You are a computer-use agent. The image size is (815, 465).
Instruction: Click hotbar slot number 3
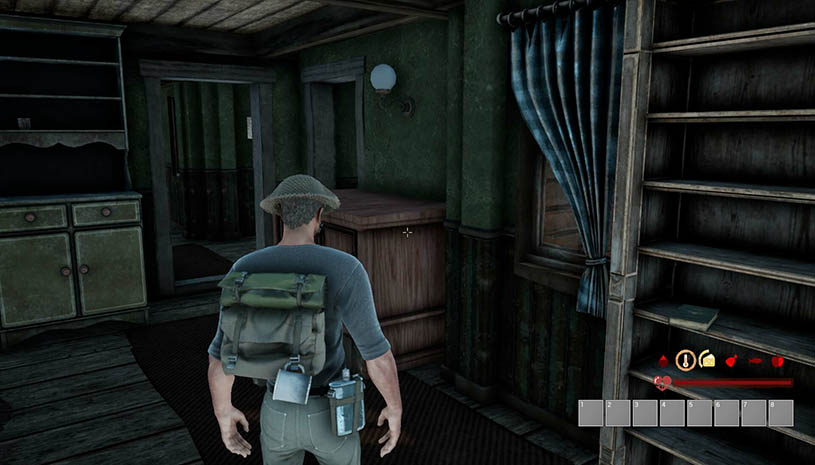point(646,413)
